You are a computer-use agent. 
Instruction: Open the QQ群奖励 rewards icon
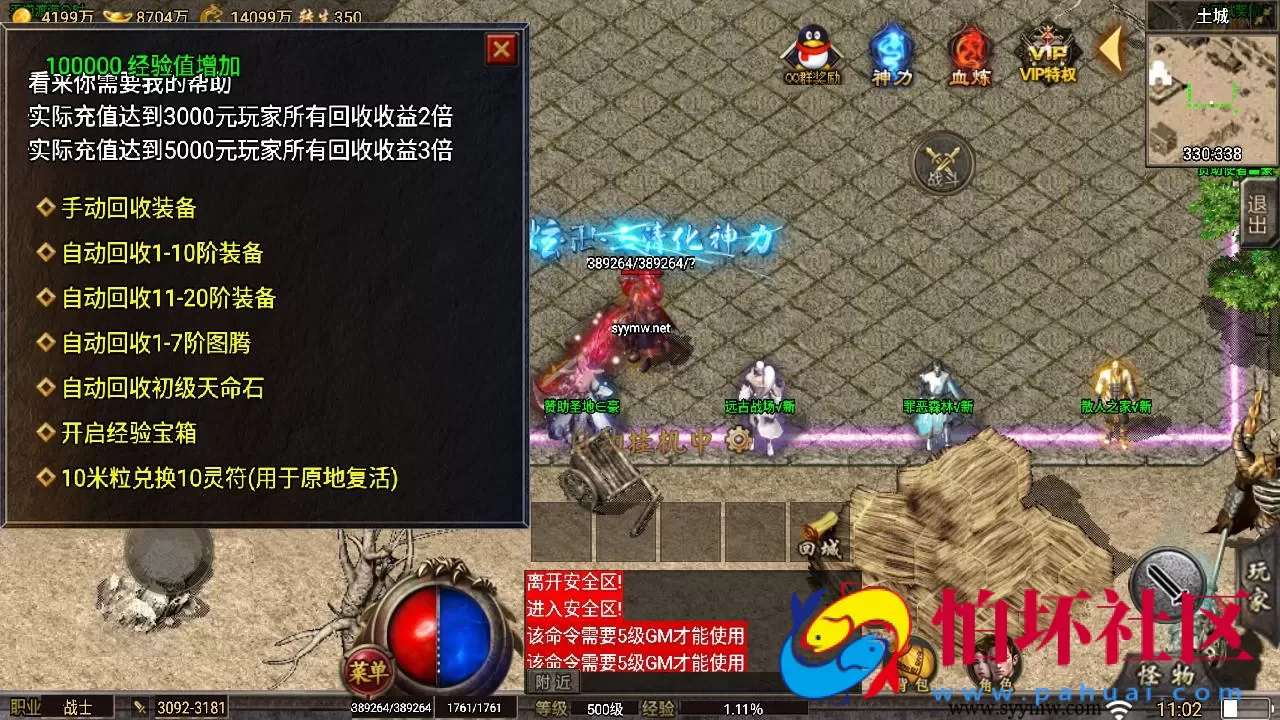click(812, 48)
